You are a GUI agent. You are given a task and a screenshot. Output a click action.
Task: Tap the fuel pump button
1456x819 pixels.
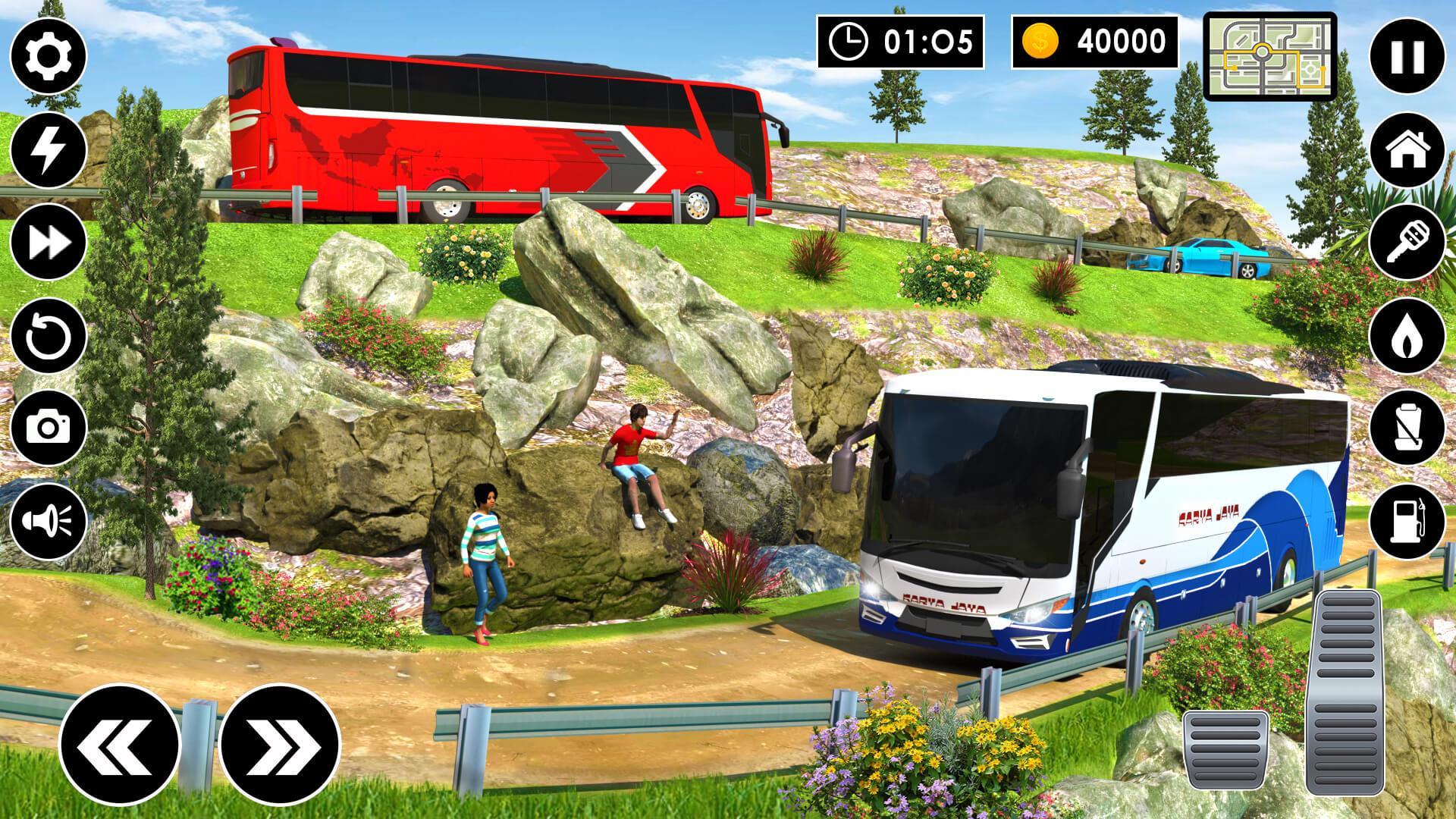click(x=1407, y=522)
